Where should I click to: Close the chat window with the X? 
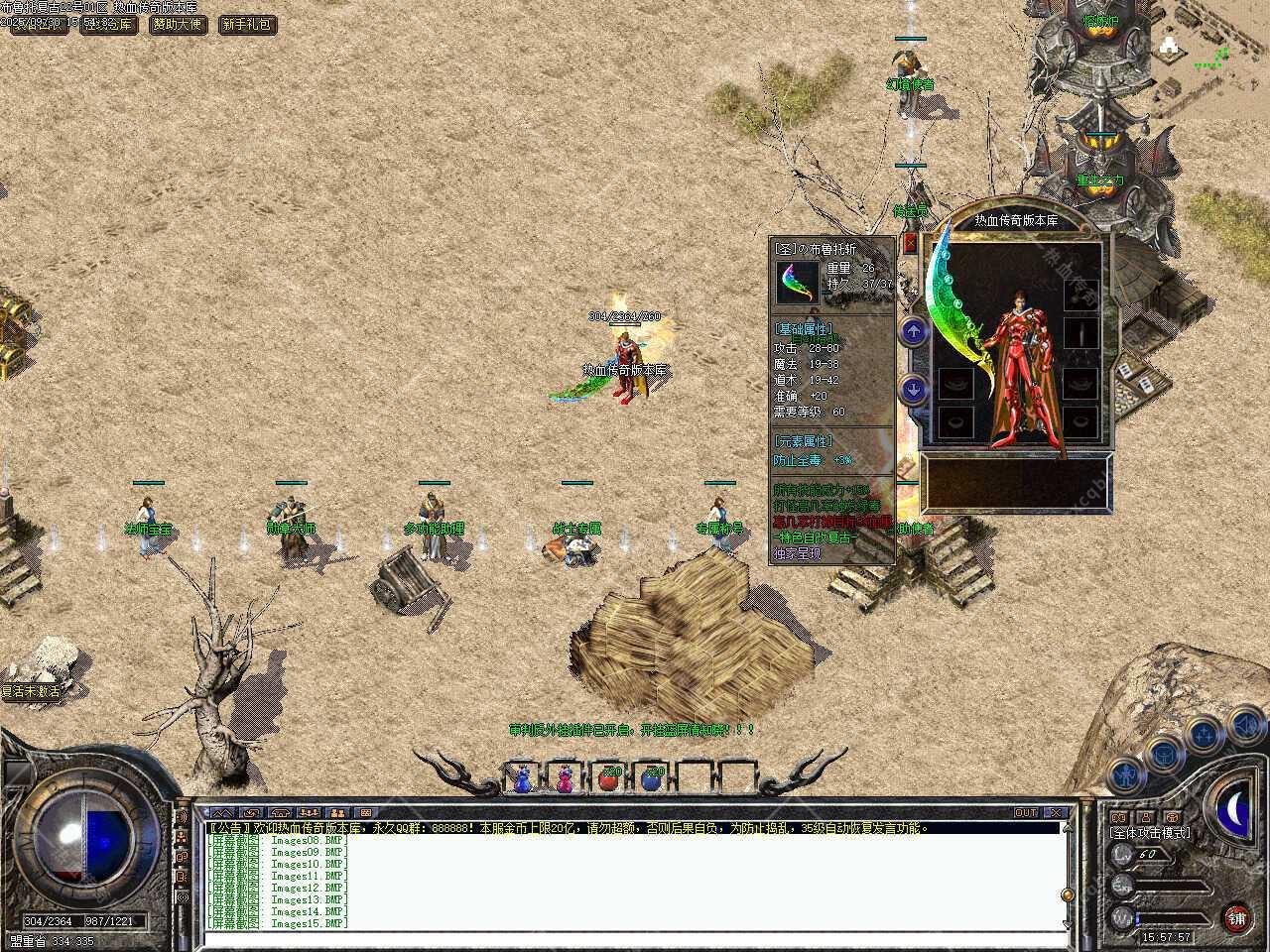tap(1056, 813)
